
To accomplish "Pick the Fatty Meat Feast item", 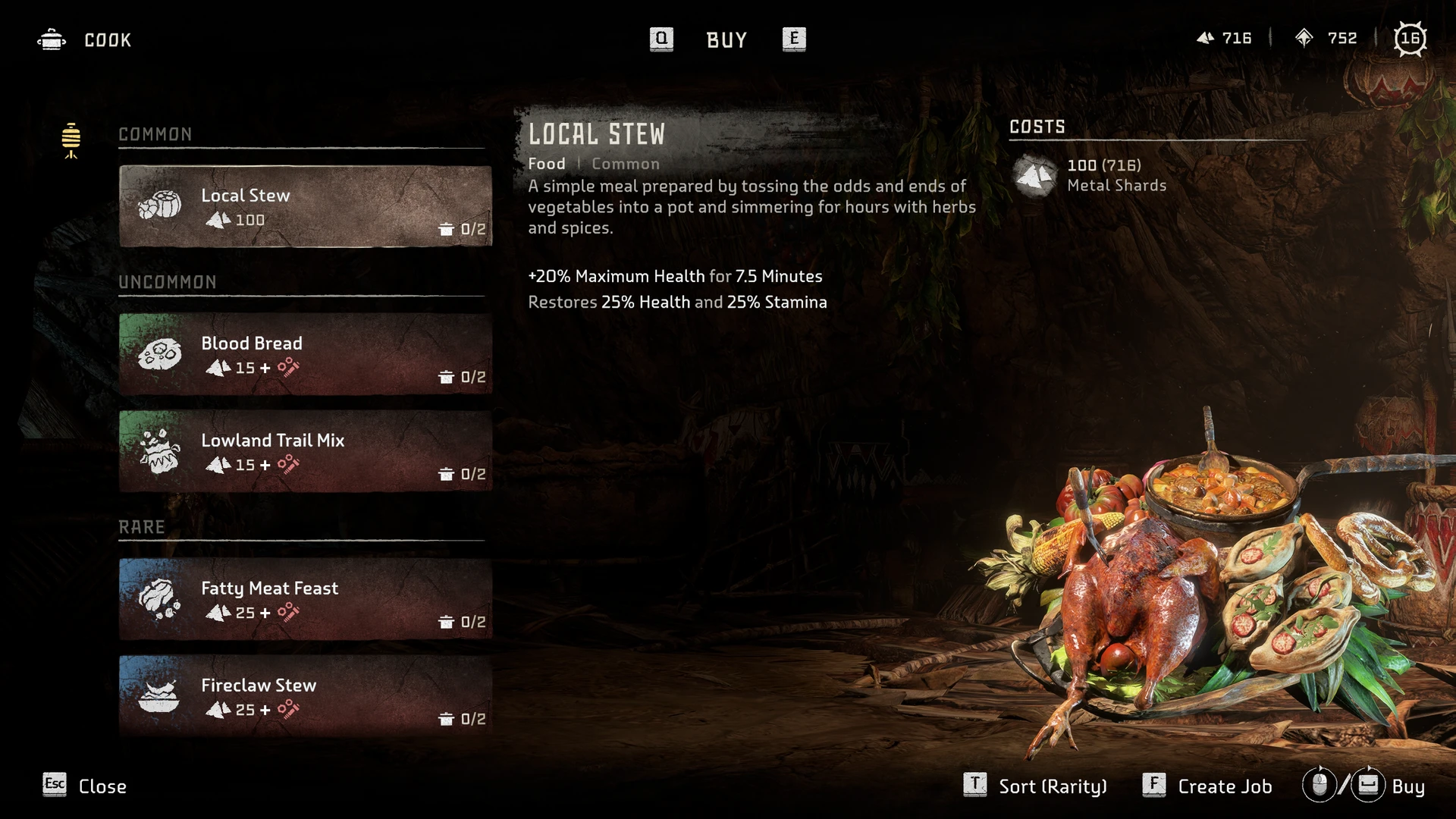I will coord(305,599).
